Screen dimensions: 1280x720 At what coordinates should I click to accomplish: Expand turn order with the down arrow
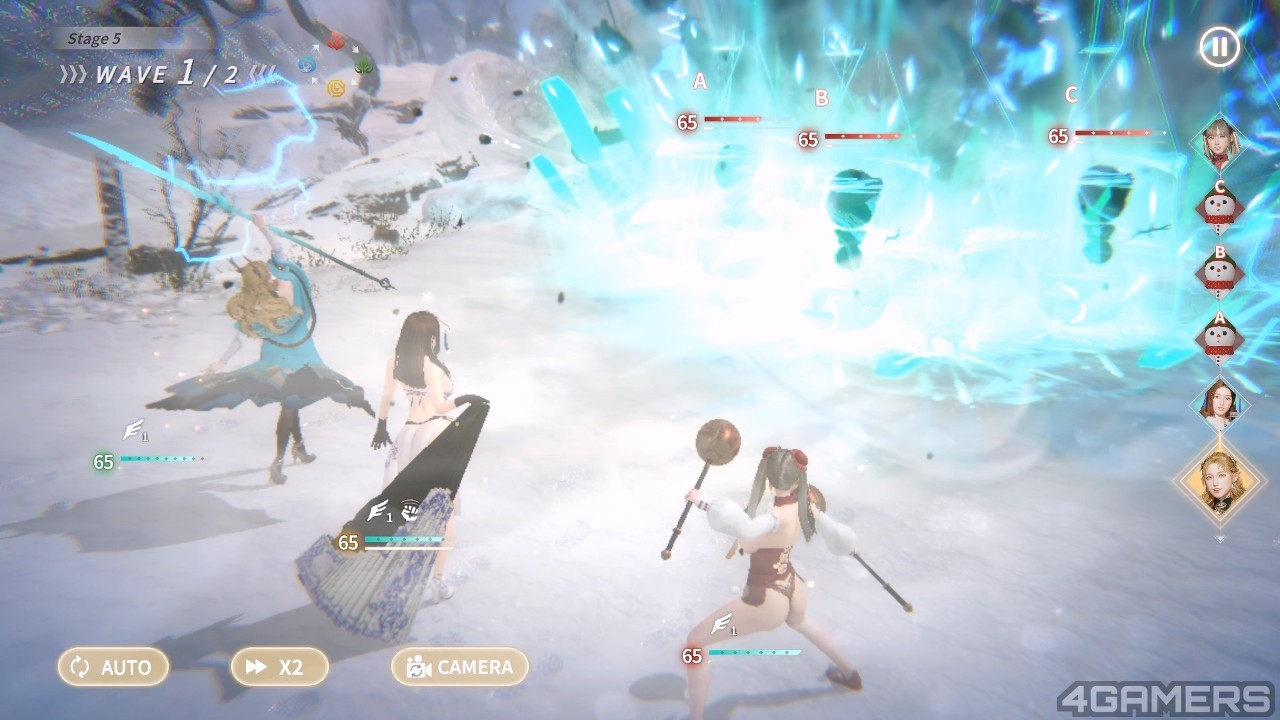(1220, 538)
